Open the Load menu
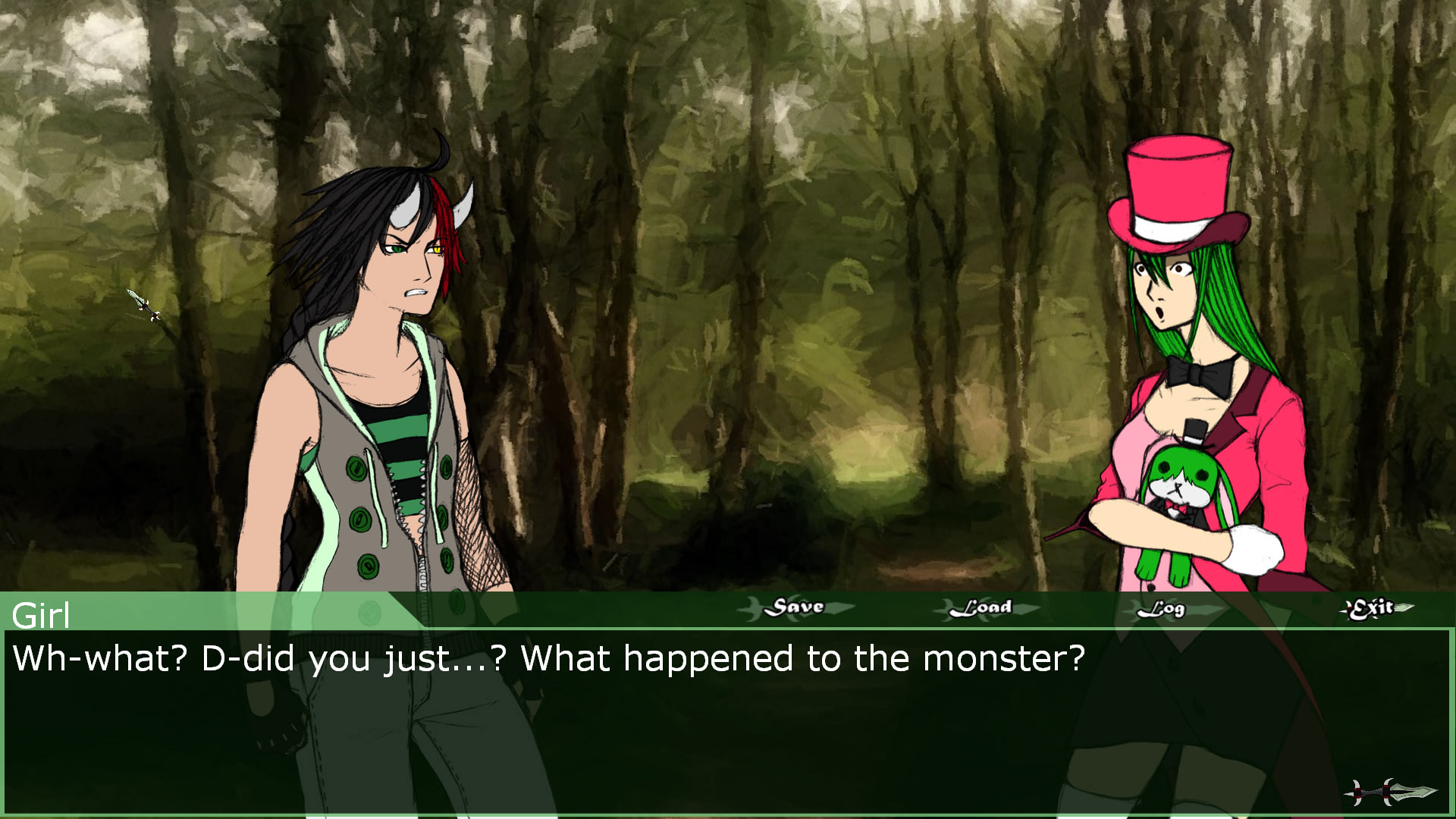The width and height of the screenshot is (1456, 819). pyautogui.click(x=984, y=607)
